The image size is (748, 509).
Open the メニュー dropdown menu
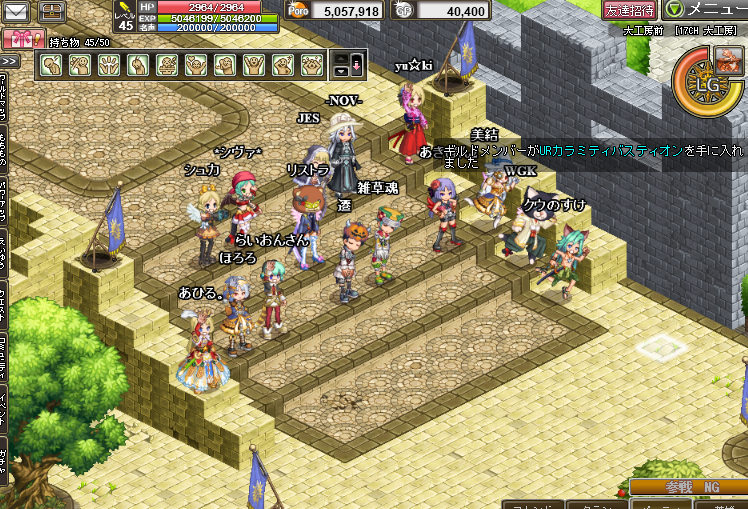point(706,10)
